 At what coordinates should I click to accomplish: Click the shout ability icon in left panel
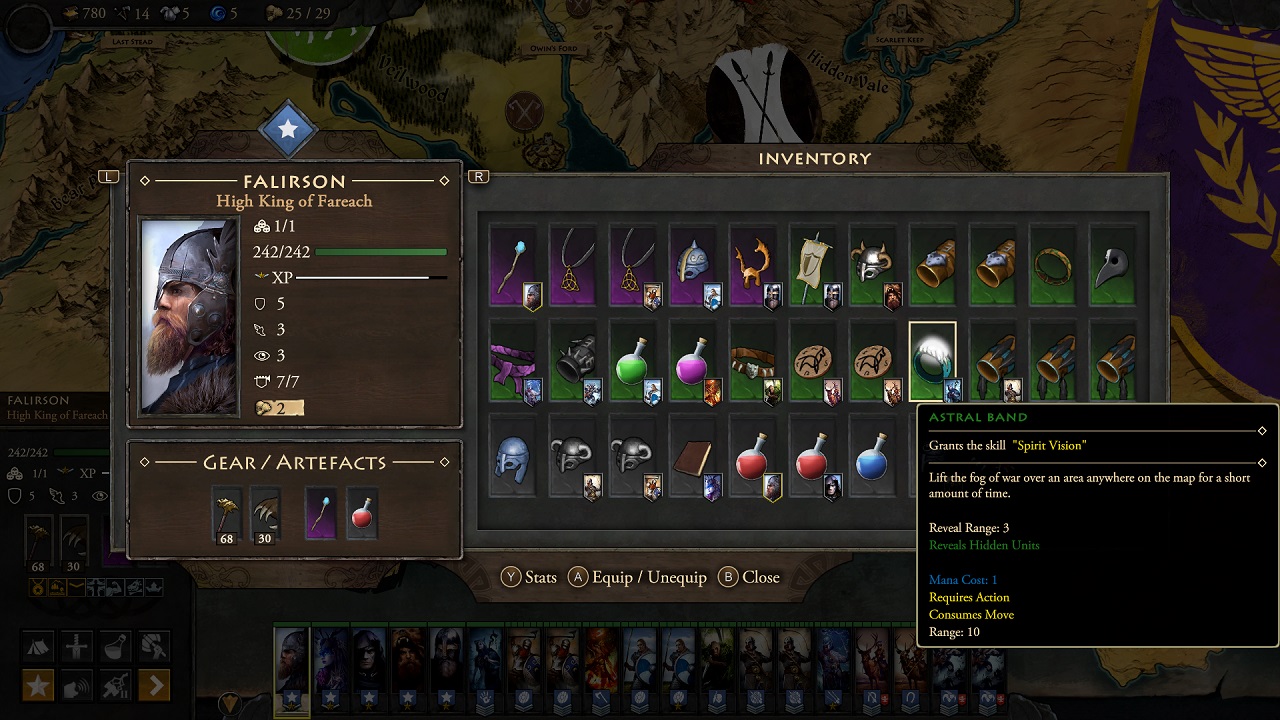coord(76,686)
